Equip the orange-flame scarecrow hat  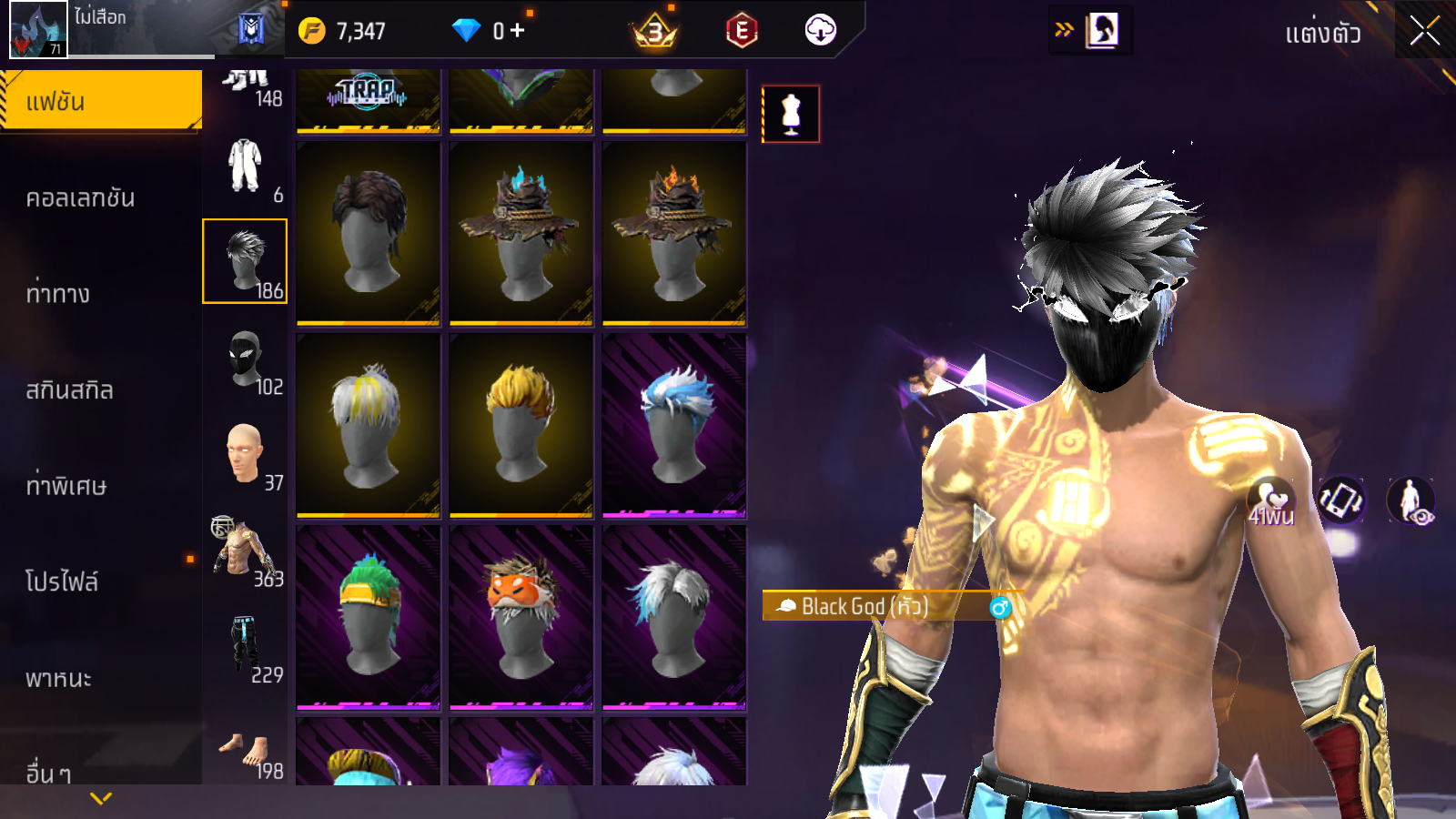coord(673,233)
